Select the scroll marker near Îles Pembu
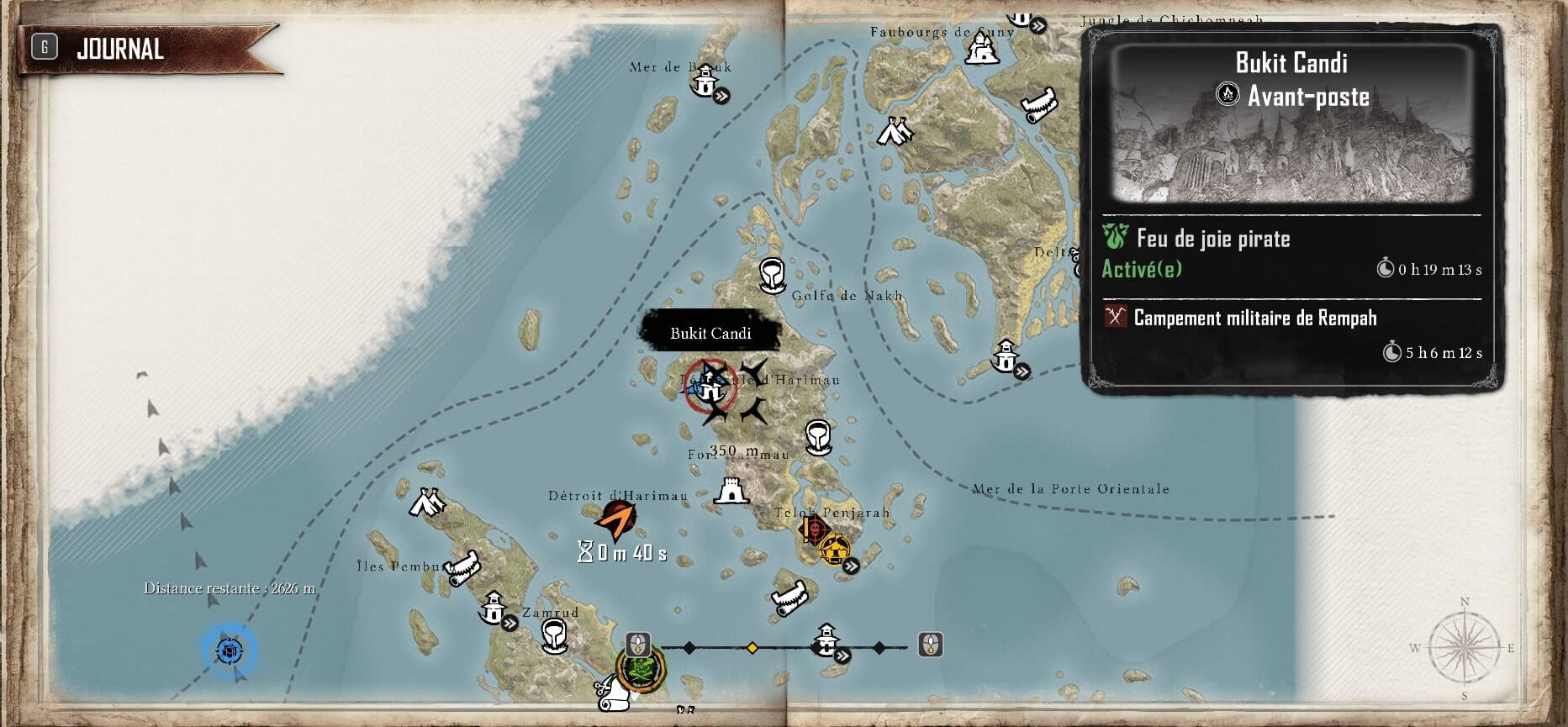The image size is (1568, 727). 463,569
